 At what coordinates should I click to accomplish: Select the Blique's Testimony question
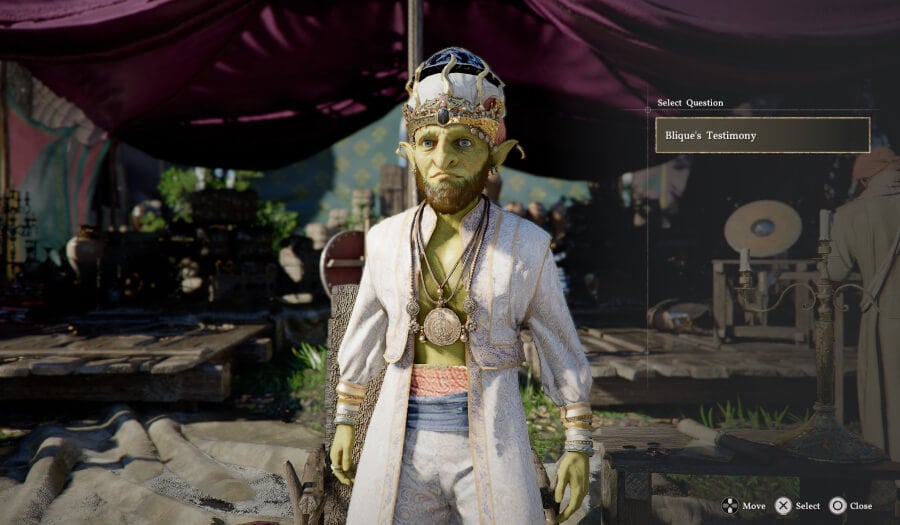(762, 135)
